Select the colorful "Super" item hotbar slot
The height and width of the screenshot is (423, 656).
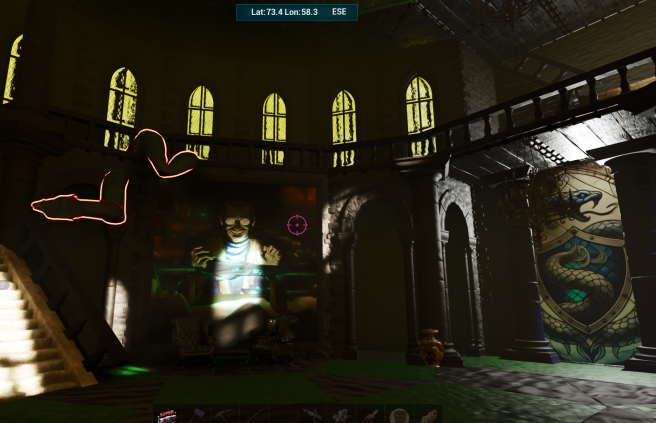click(x=167, y=416)
